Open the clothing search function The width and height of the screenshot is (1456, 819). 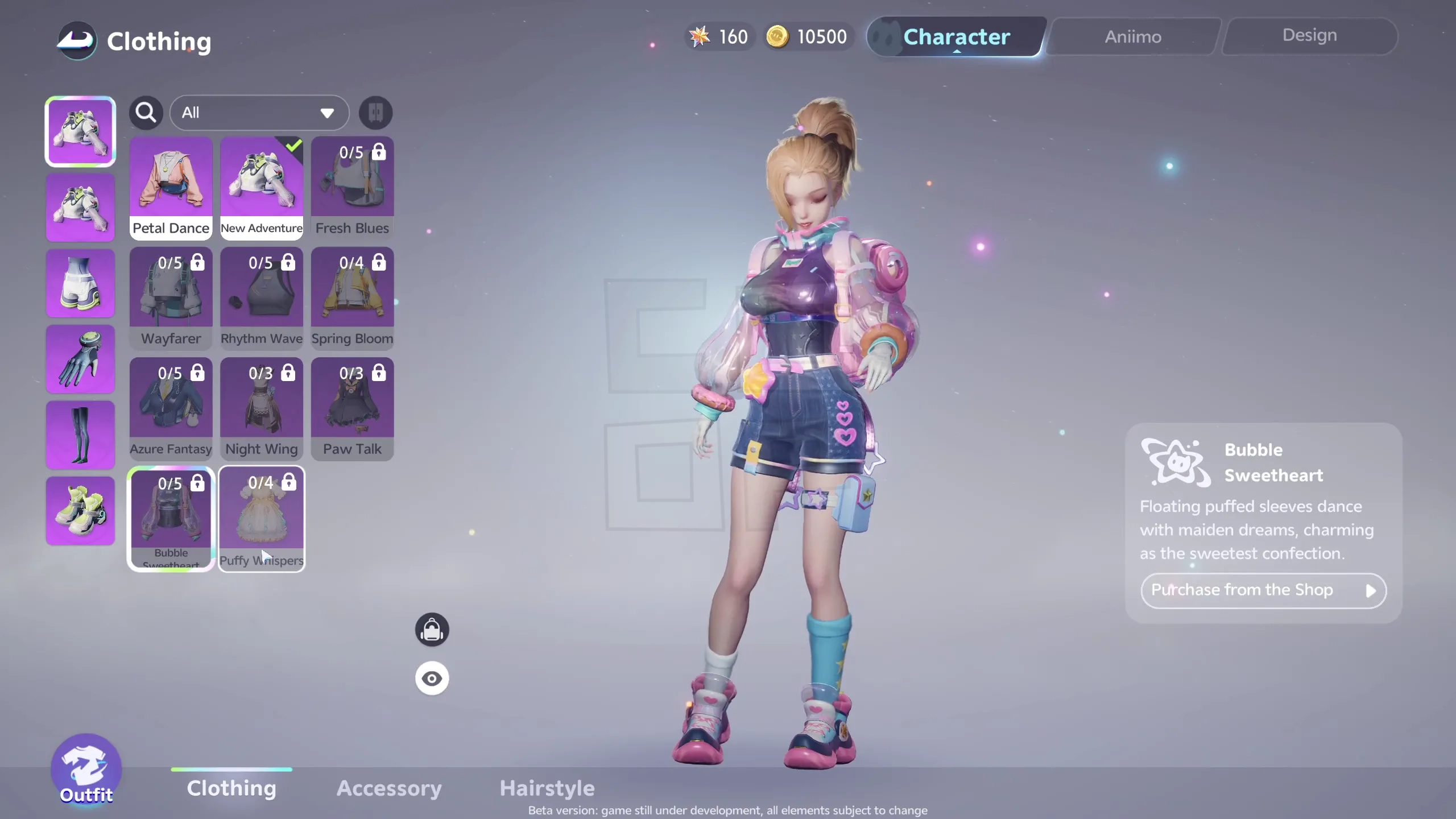tap(146, 112)
